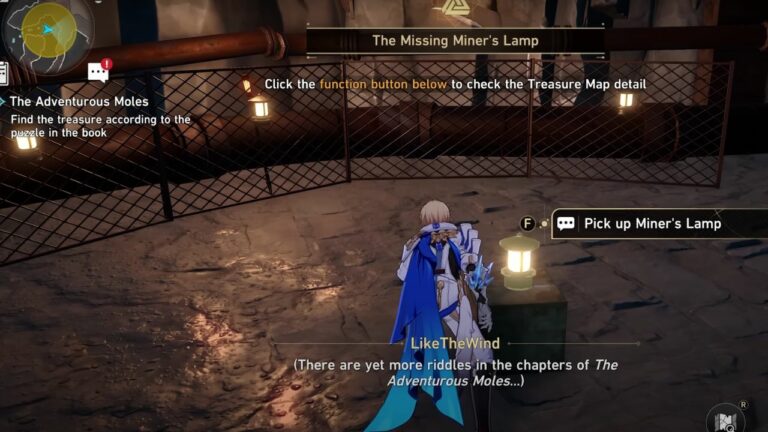The width and height of the screenshot is (768, 432).
Task: Open the clipboard icon at screen edge
Action: pos(4,72)
